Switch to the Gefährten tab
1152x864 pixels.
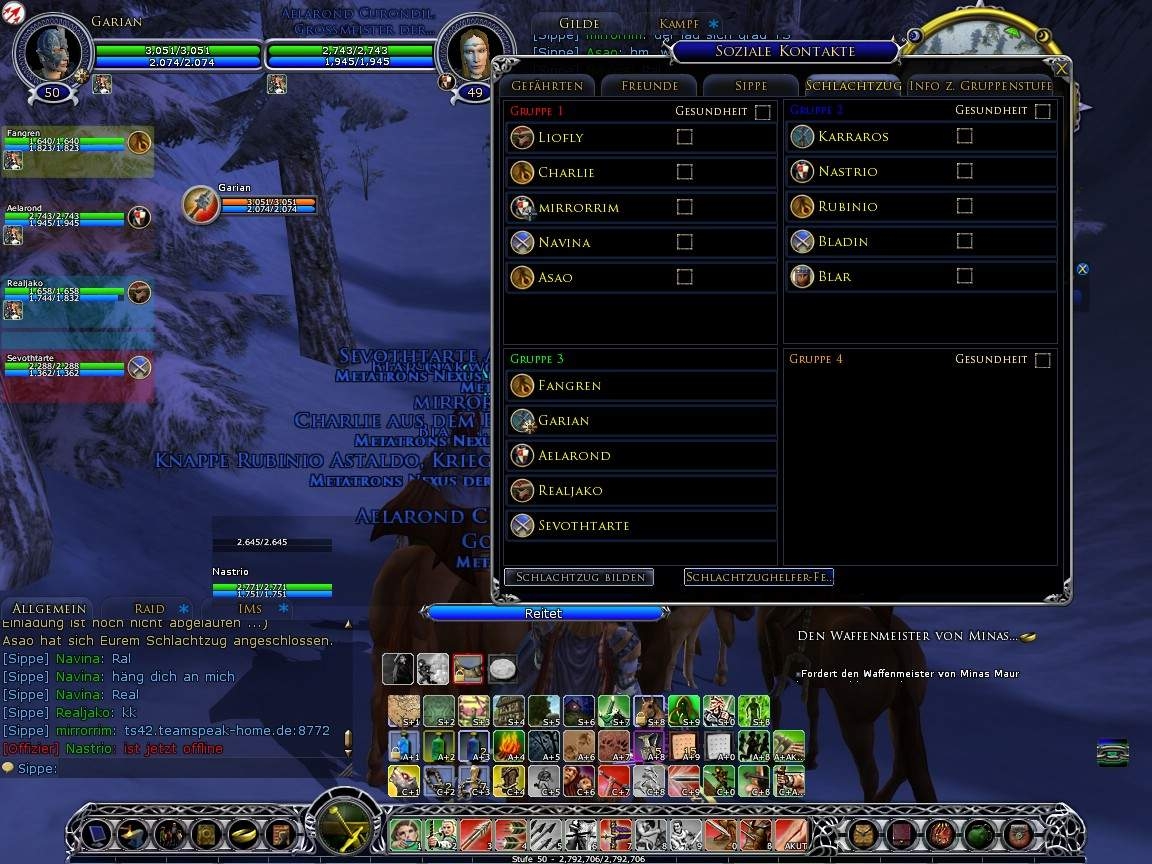pos(547,86)
